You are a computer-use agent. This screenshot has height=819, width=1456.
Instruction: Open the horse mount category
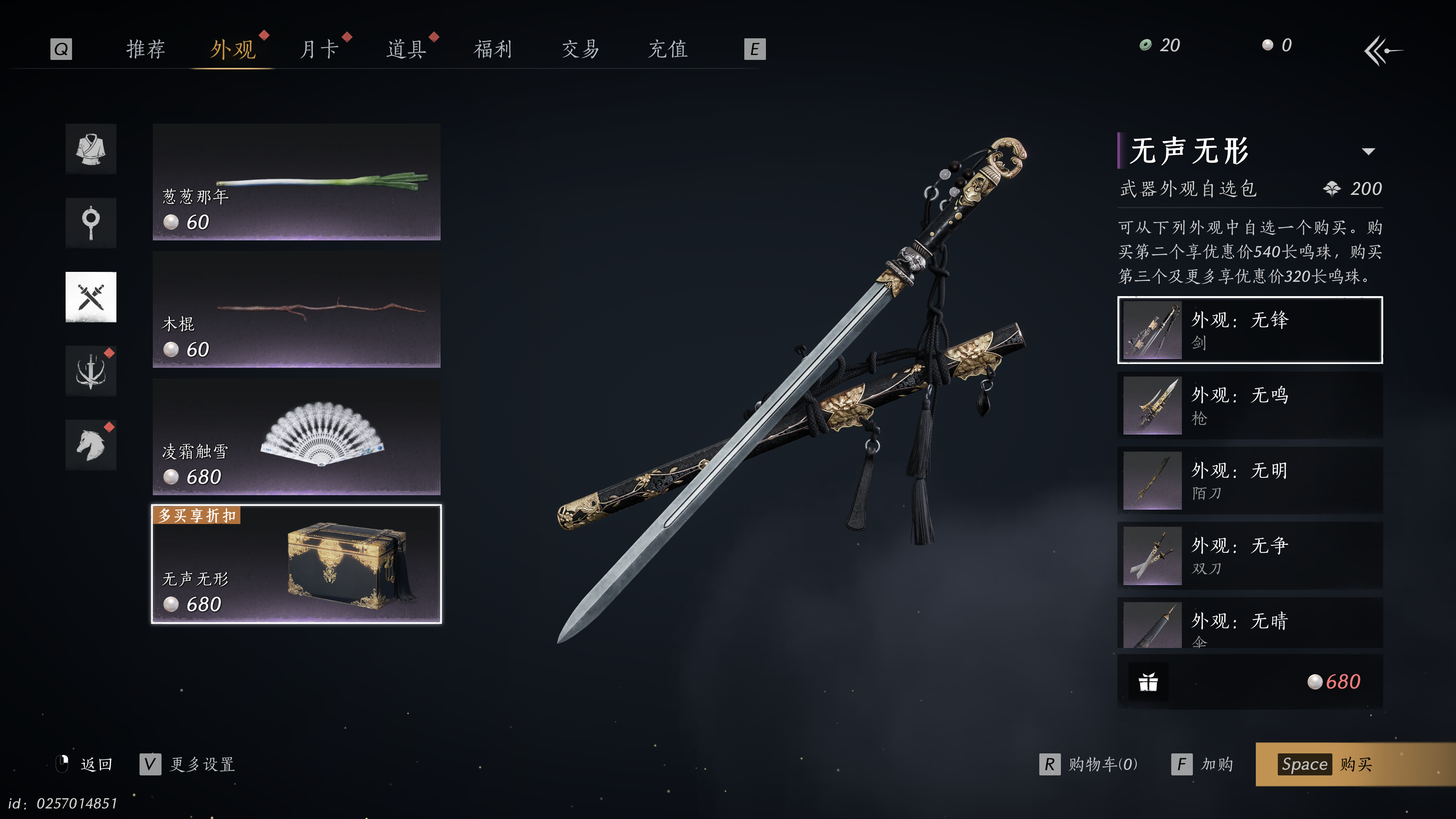pos(91,445)
